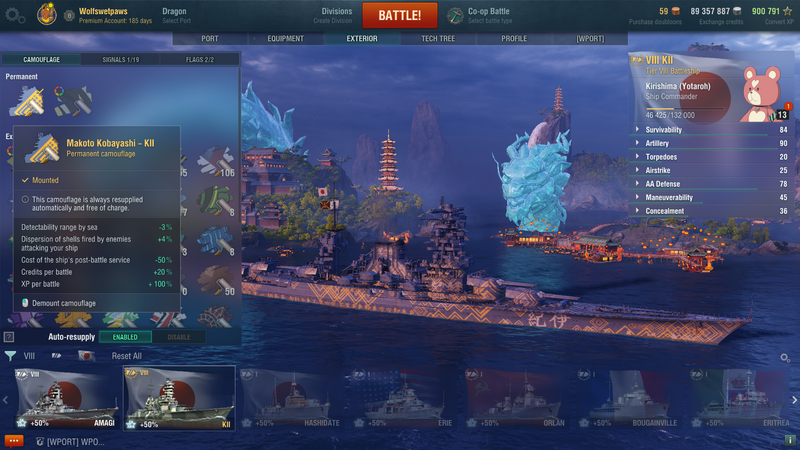Switch to the Flags sub-tab
Image resolution: width=800 pixels, height=450 pixels.
click(200, 60)
